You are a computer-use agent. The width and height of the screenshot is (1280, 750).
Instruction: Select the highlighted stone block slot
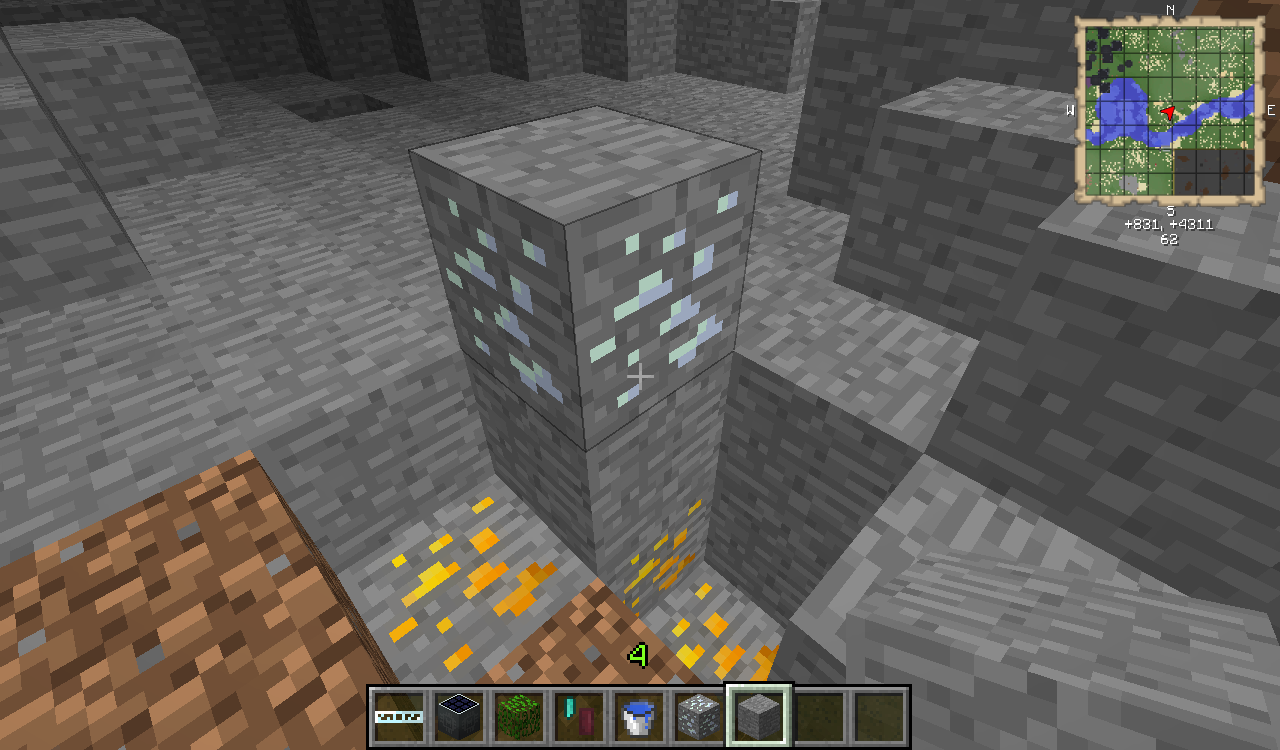pyautogui.click(x=758, y=716)
